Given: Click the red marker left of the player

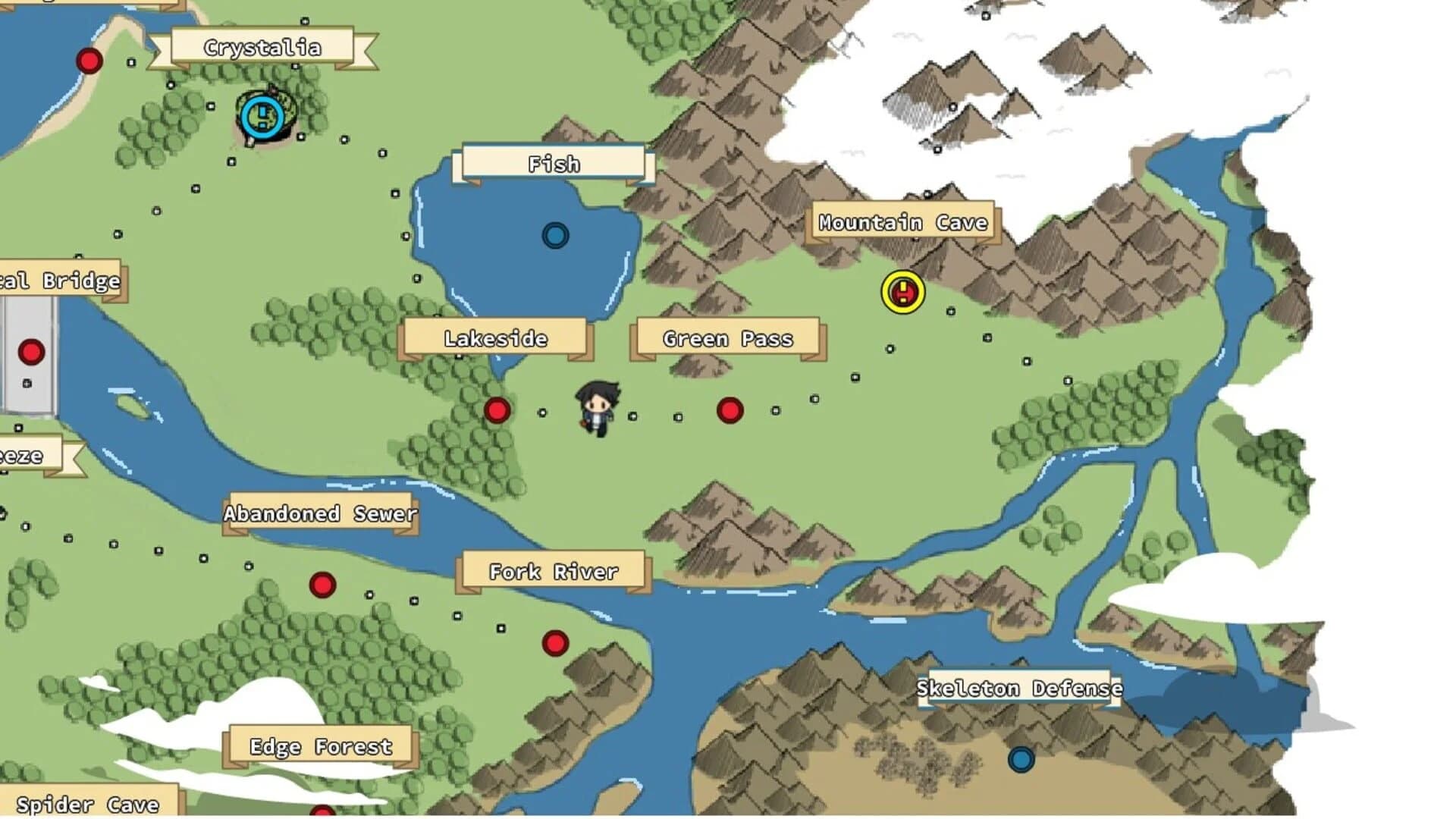Looking at the screenshot, I should click(499, 409).
